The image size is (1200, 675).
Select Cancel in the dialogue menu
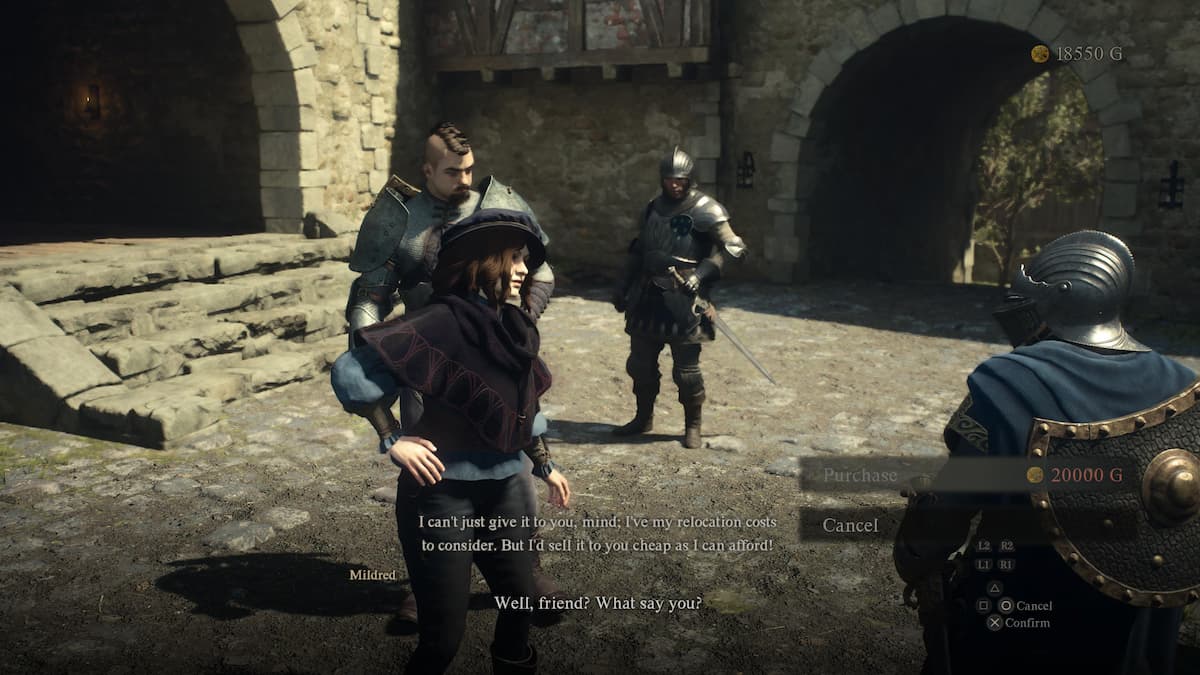click(850, 525)
